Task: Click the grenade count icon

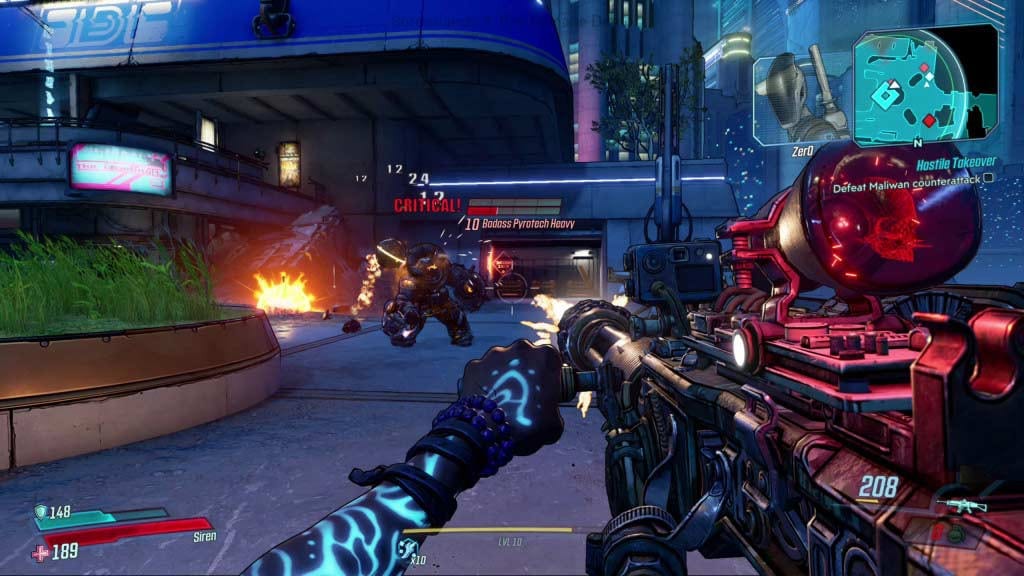Action: tap(407, 546)
